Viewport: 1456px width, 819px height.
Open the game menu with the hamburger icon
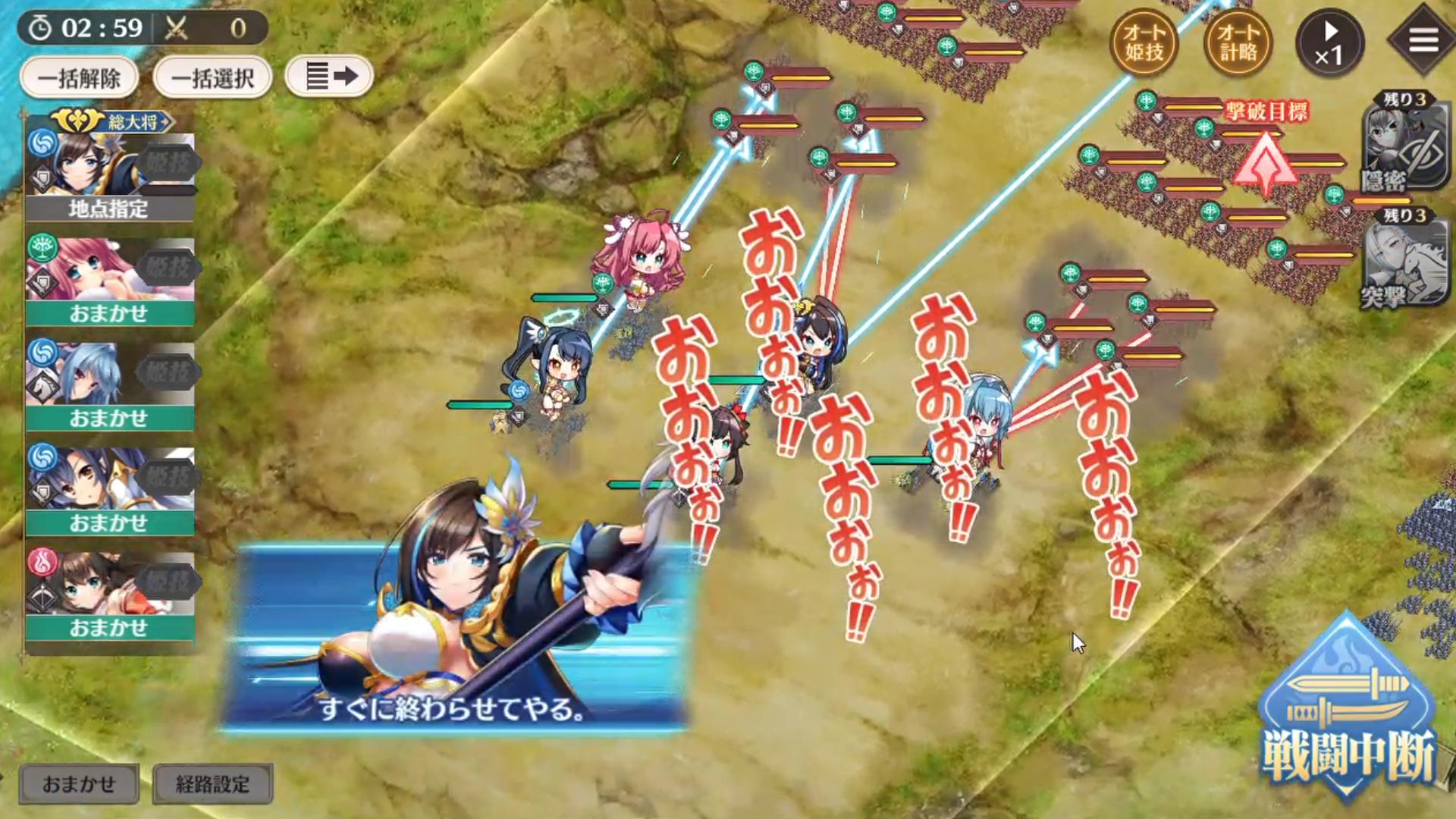[x=1423, y=38]
